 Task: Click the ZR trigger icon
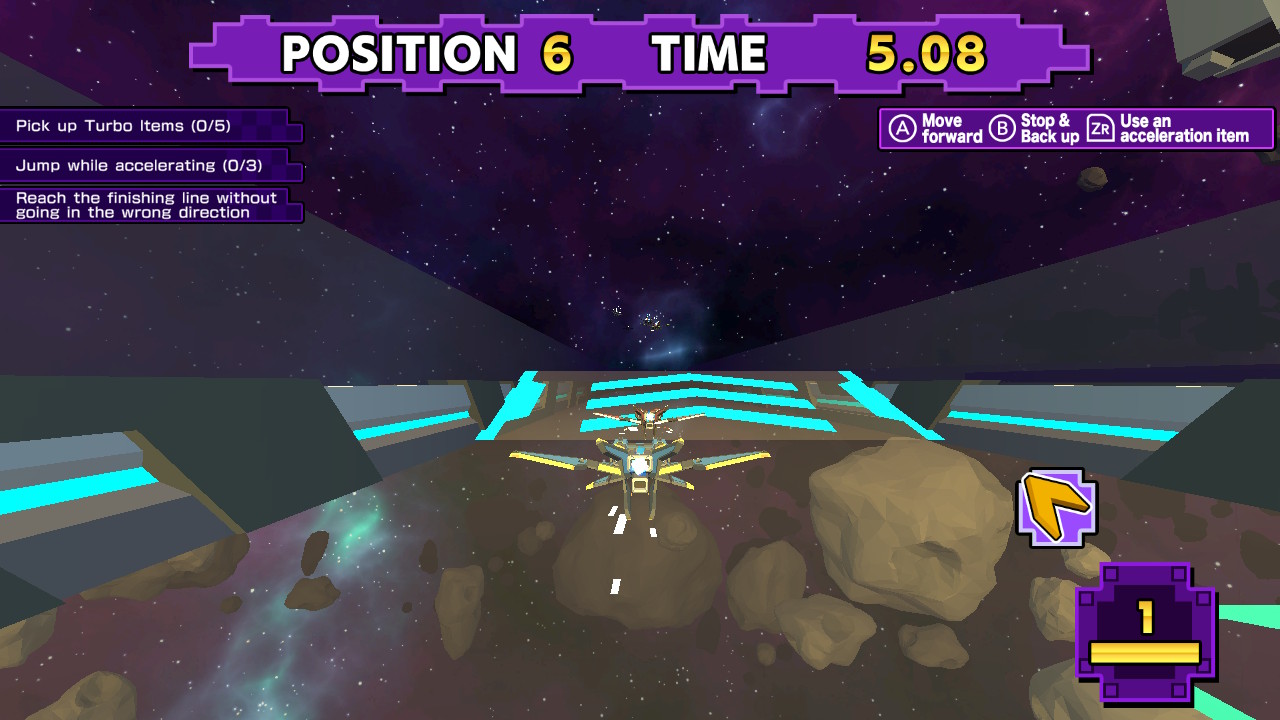1100,128
